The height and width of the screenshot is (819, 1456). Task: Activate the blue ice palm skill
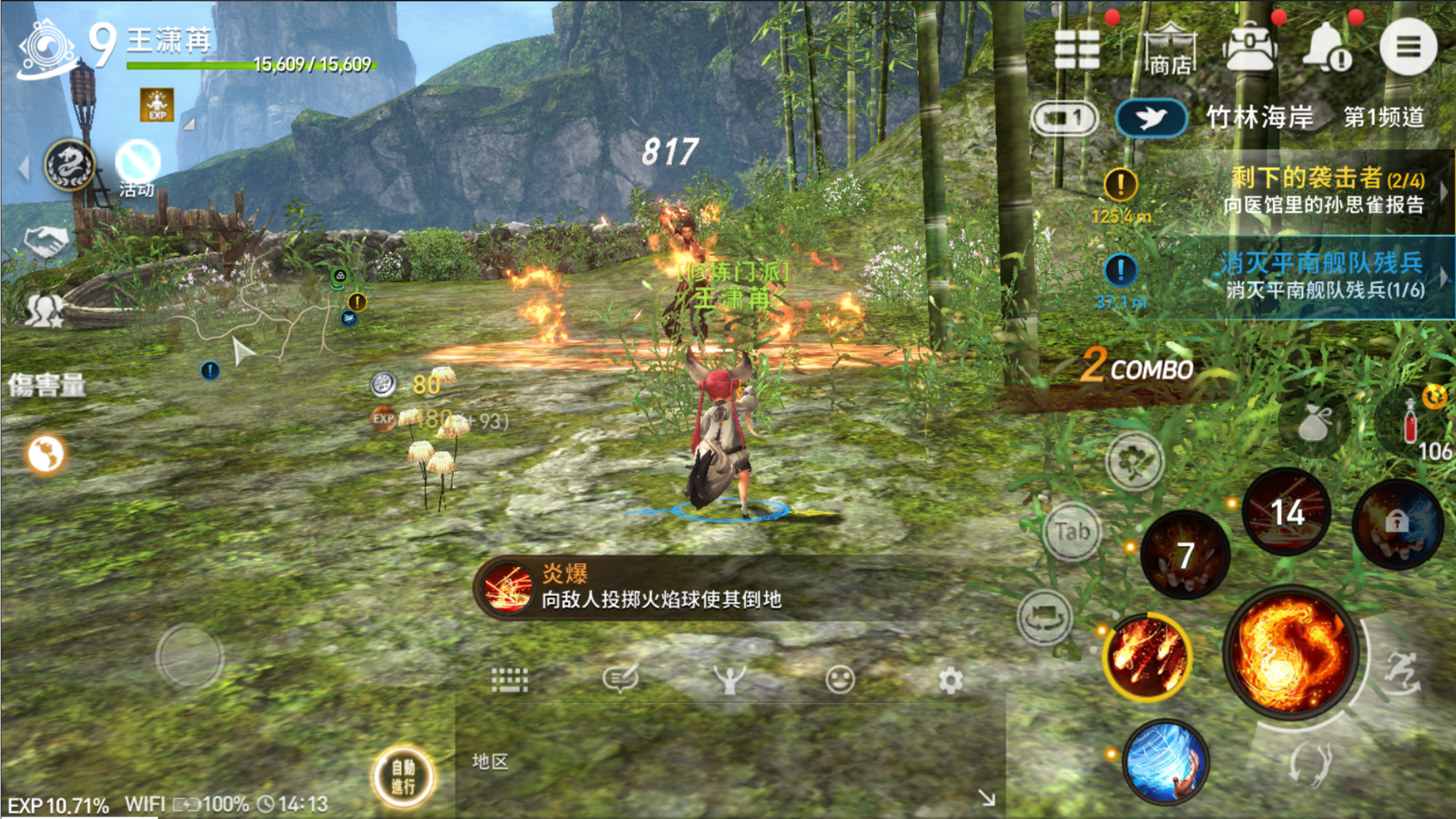coord(1165,762)
